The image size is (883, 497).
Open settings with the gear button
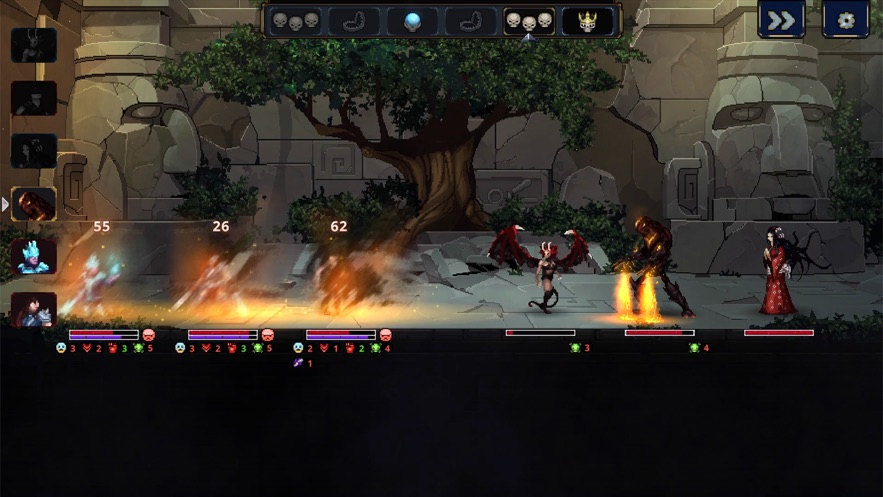[x=845, y=20]
